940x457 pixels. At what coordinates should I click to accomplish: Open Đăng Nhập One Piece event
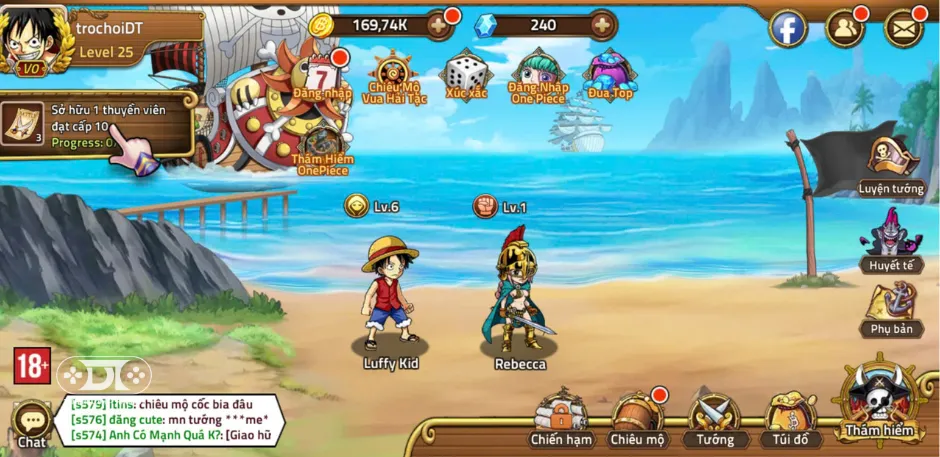point(538,76)
